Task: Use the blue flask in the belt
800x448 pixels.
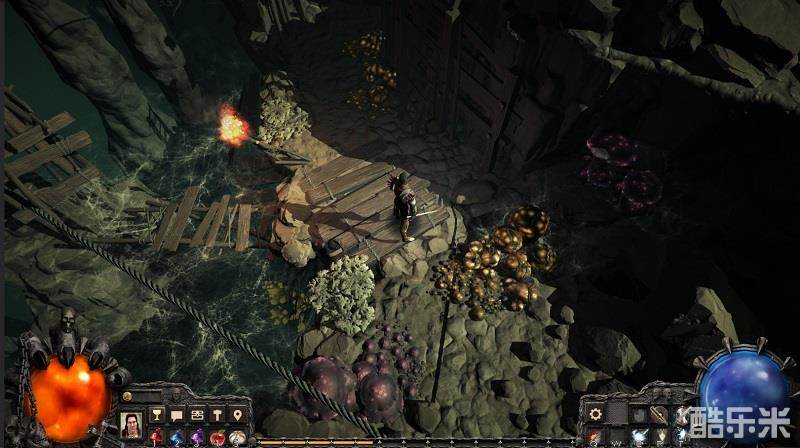Action: 176,438
